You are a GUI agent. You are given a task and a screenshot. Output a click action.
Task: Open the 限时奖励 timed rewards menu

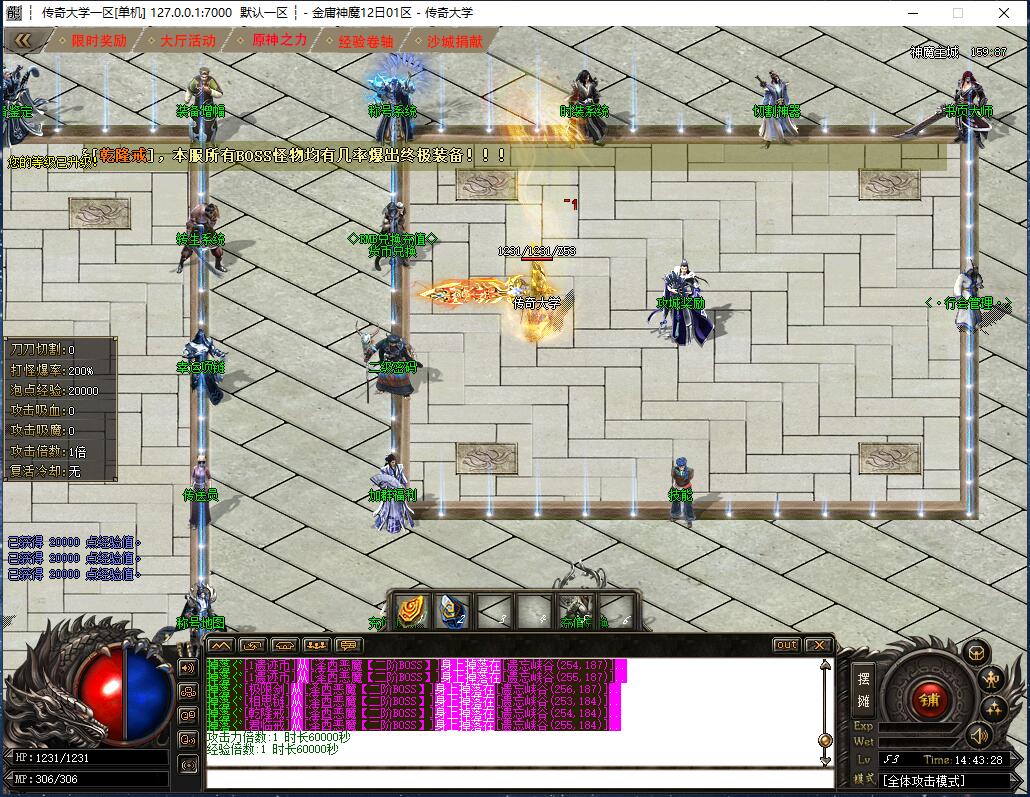[x=98, y=41]
